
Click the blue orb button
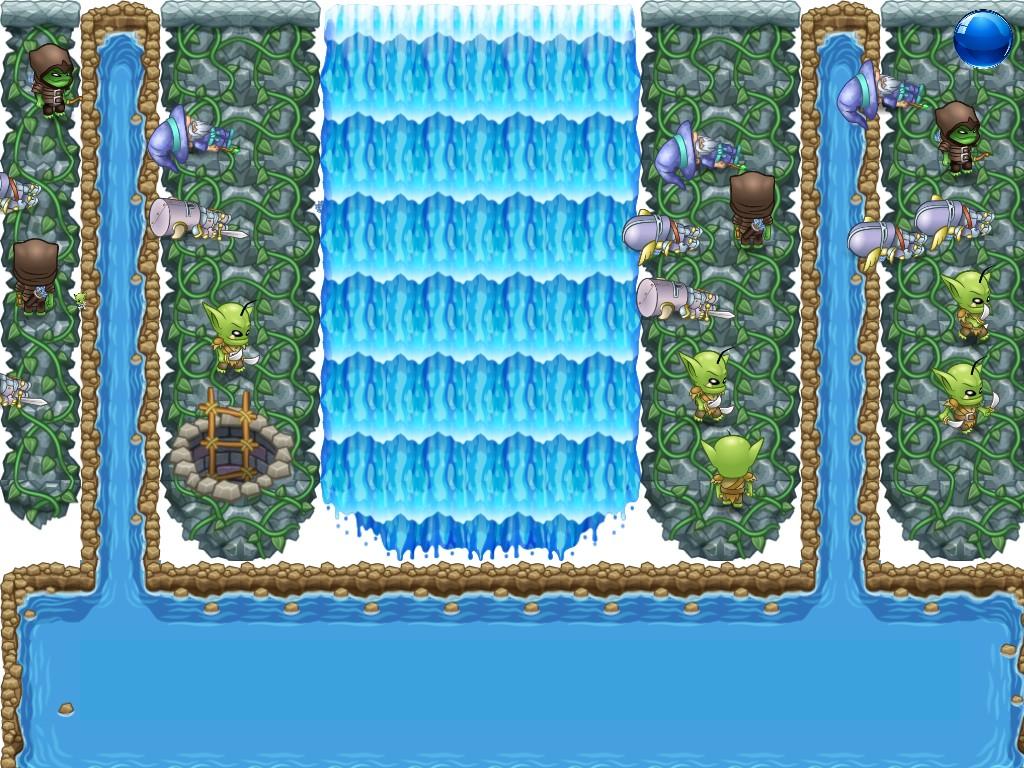(982, 39)
